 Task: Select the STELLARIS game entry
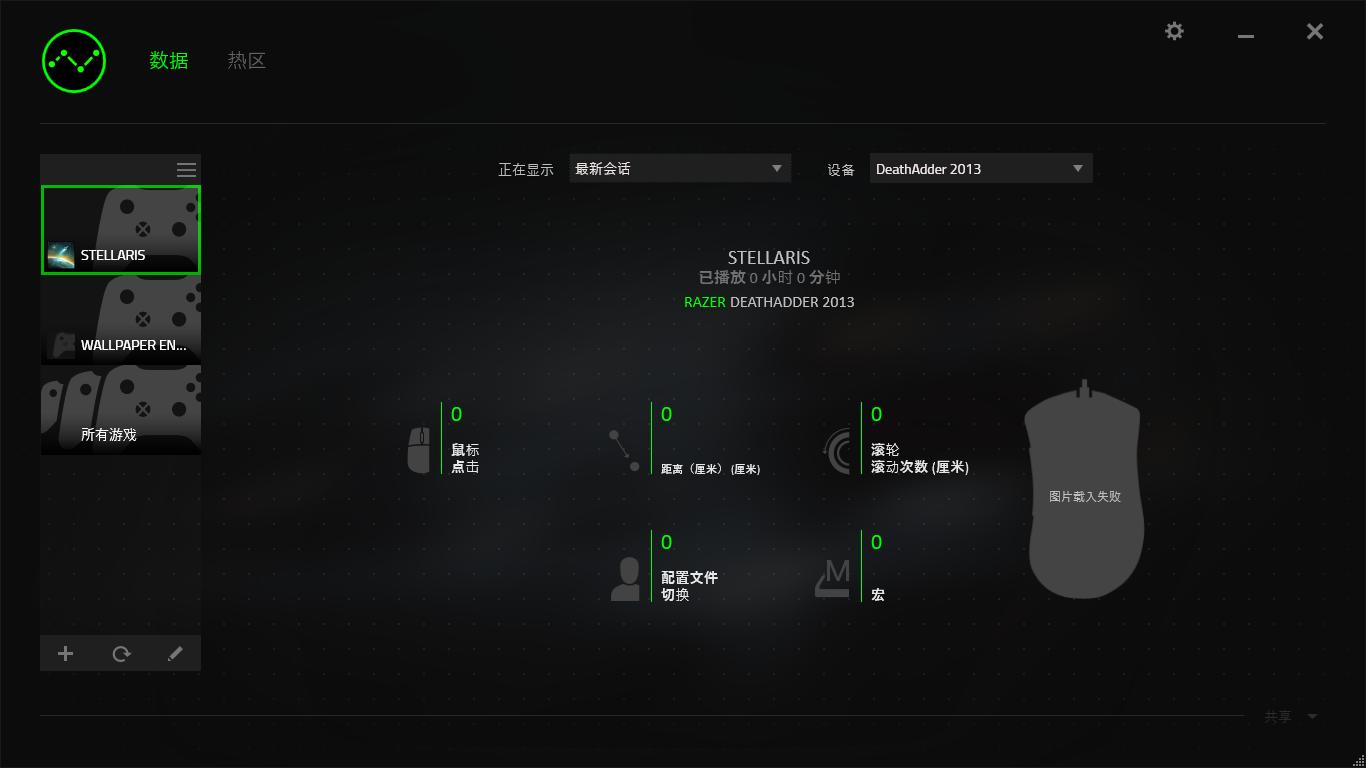(120, 230)
